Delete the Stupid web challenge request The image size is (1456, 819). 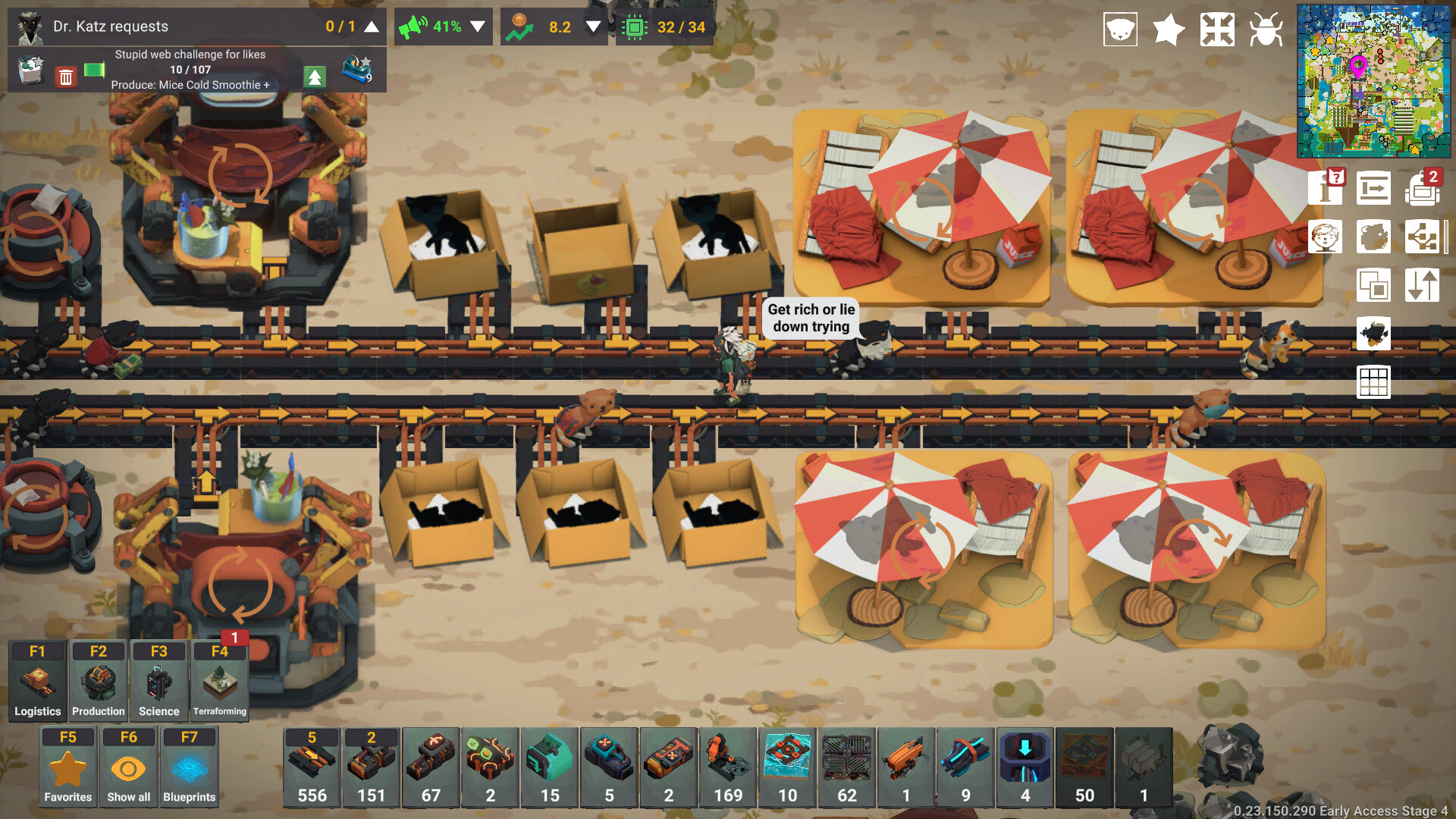(x=67, y=77)
